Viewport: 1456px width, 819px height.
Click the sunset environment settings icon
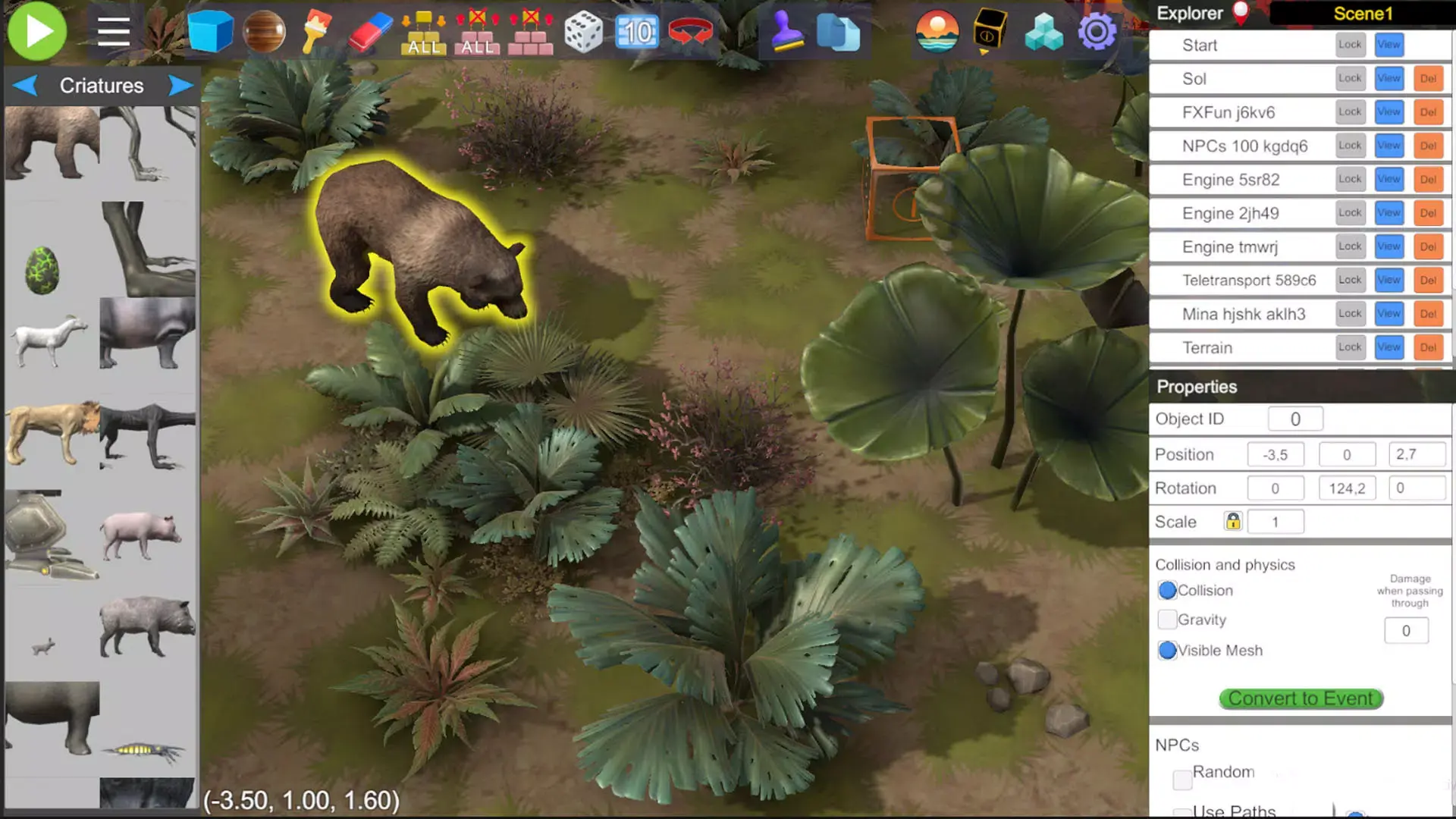[937, 31]
